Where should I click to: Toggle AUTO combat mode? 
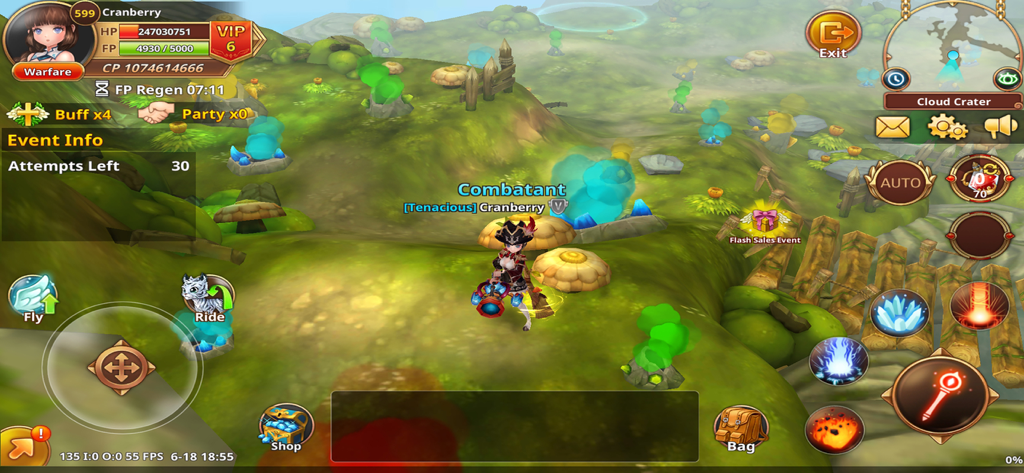pyautogui.click(x=899, y=183)
